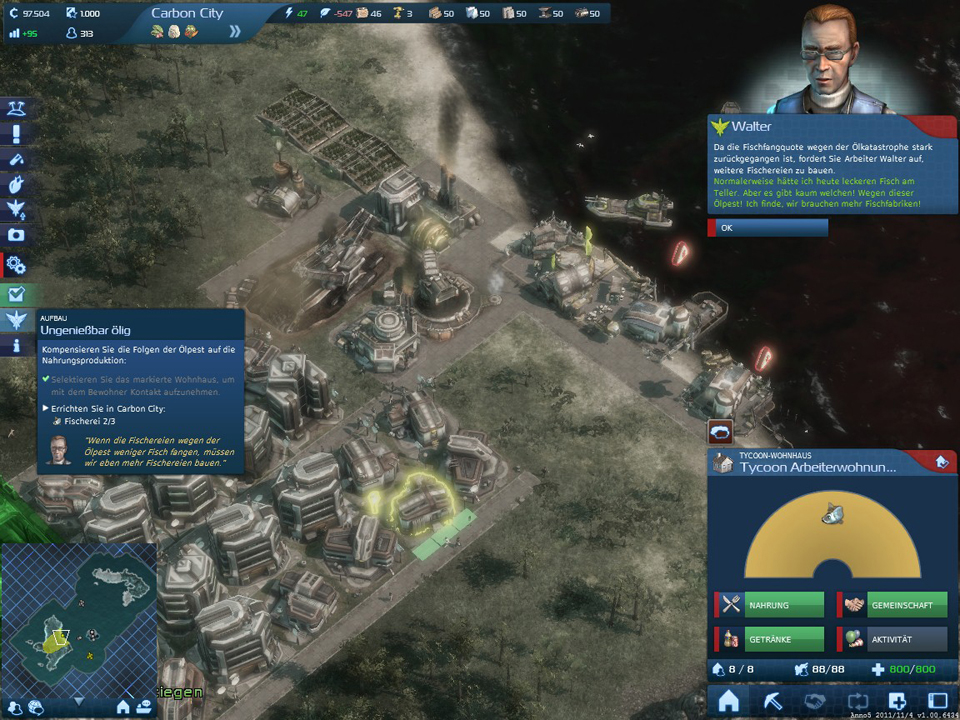Toggle the quest checklist sidebar icon
The width and height of the screenshot is (960, 720).
(x=16, y=295)
